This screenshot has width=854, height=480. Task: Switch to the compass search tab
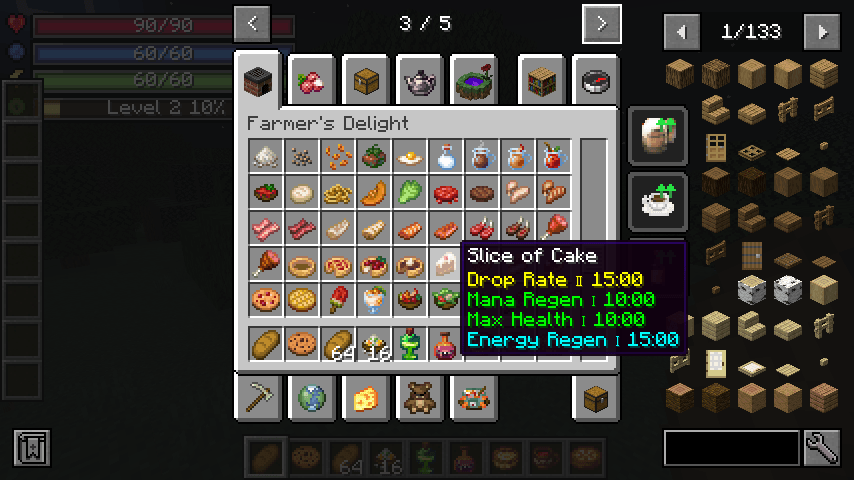[596, 81]
